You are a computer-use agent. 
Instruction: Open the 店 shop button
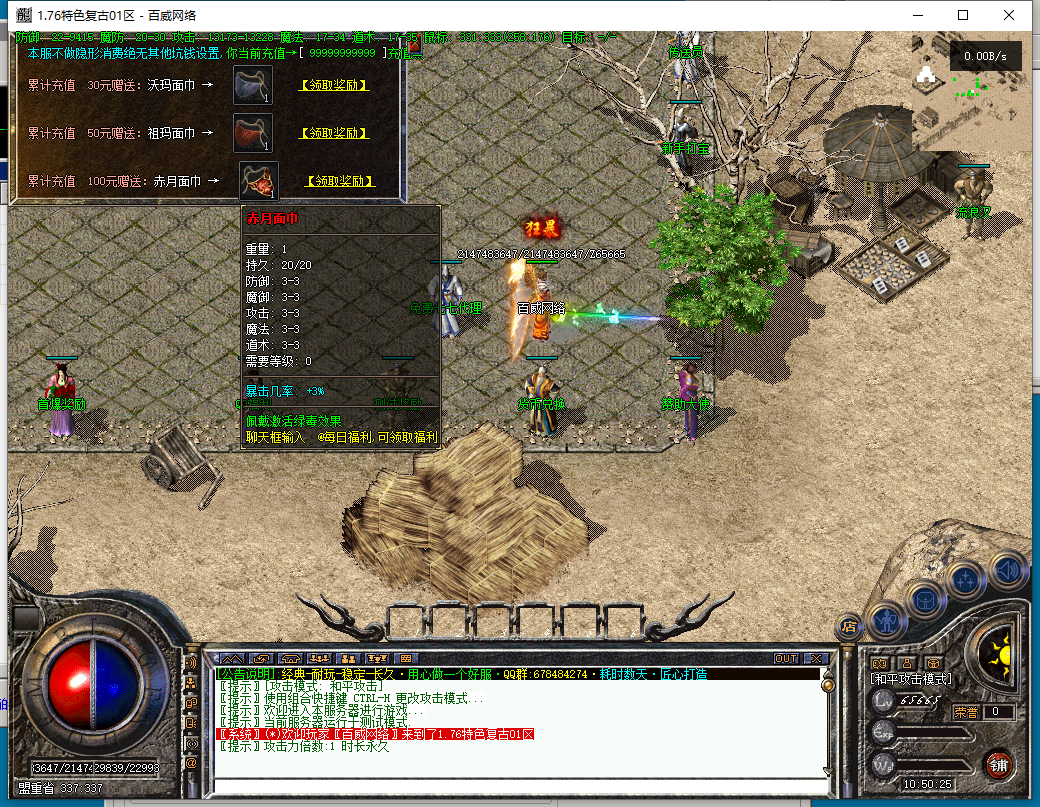point(849,627)
